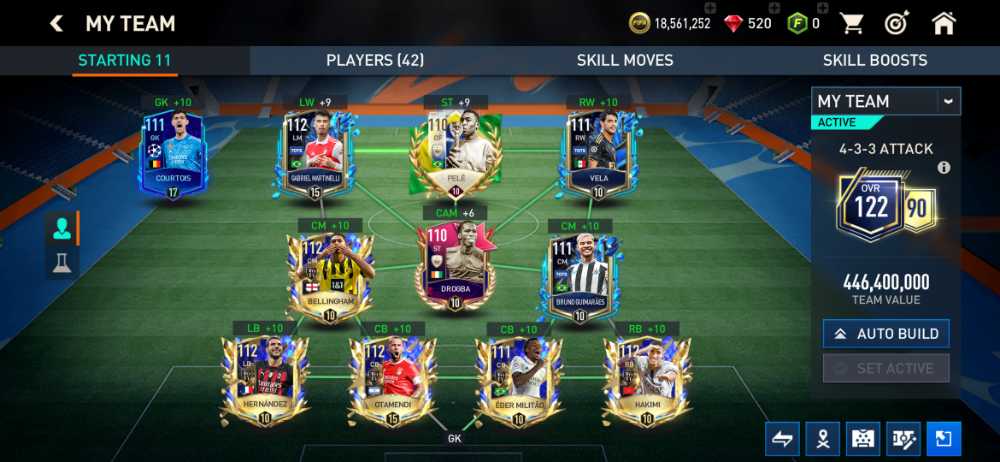The image size is (1000, 462).
Task: Show the Skill Boosts tab
Action: (x=875, y=60)
